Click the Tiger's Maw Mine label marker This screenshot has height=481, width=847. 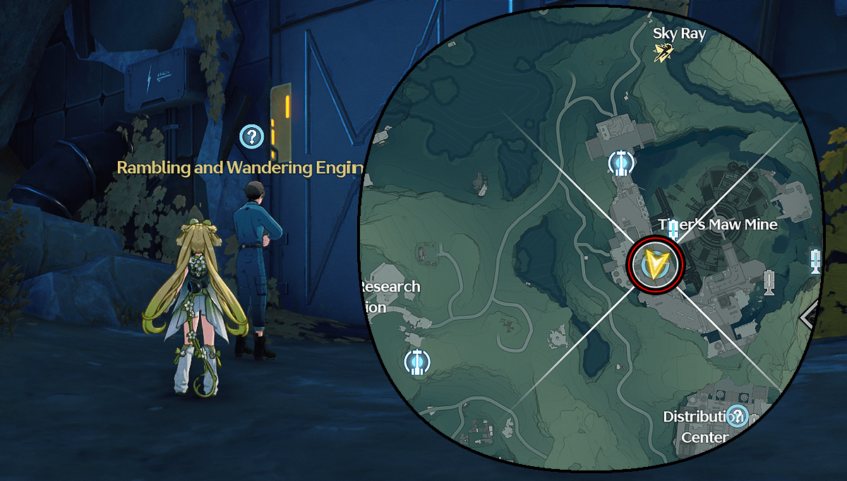click(x=672, y=228)
